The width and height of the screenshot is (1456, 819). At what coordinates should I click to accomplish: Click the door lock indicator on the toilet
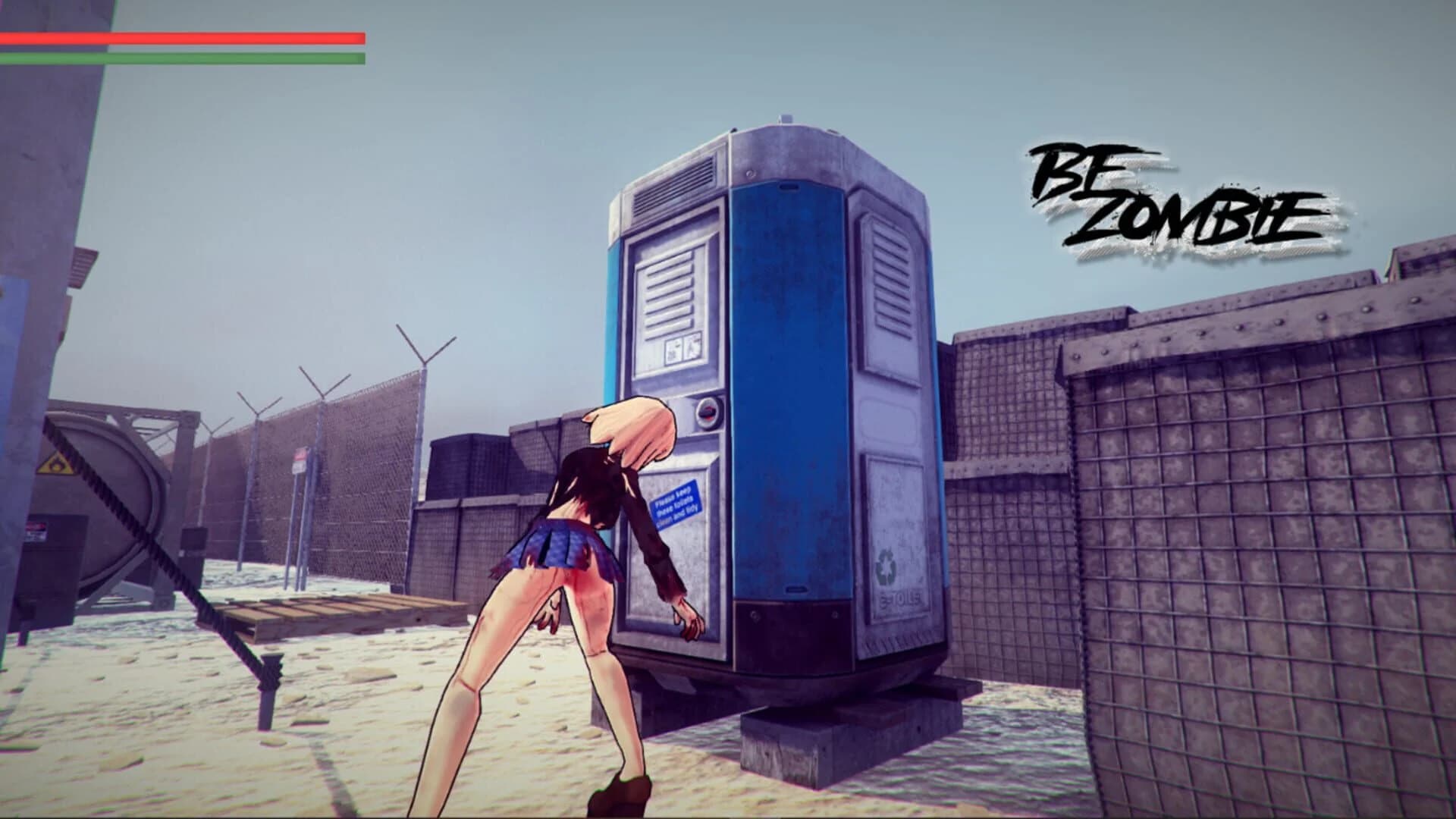(x=707, y=412)
